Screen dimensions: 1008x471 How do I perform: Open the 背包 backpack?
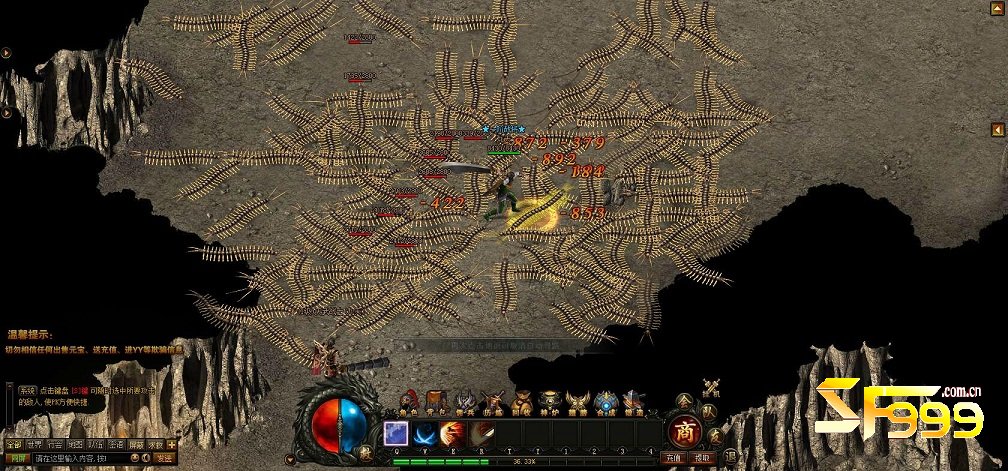coord(436,402)
